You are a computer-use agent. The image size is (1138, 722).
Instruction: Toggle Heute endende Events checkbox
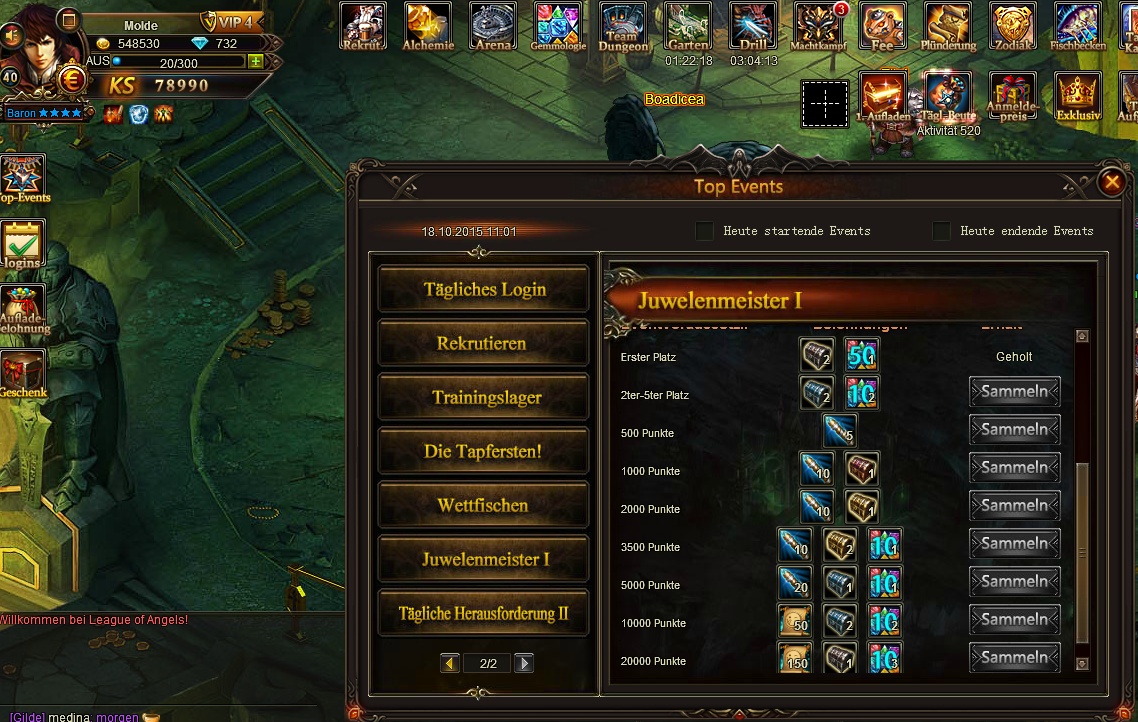coord(941,231)
